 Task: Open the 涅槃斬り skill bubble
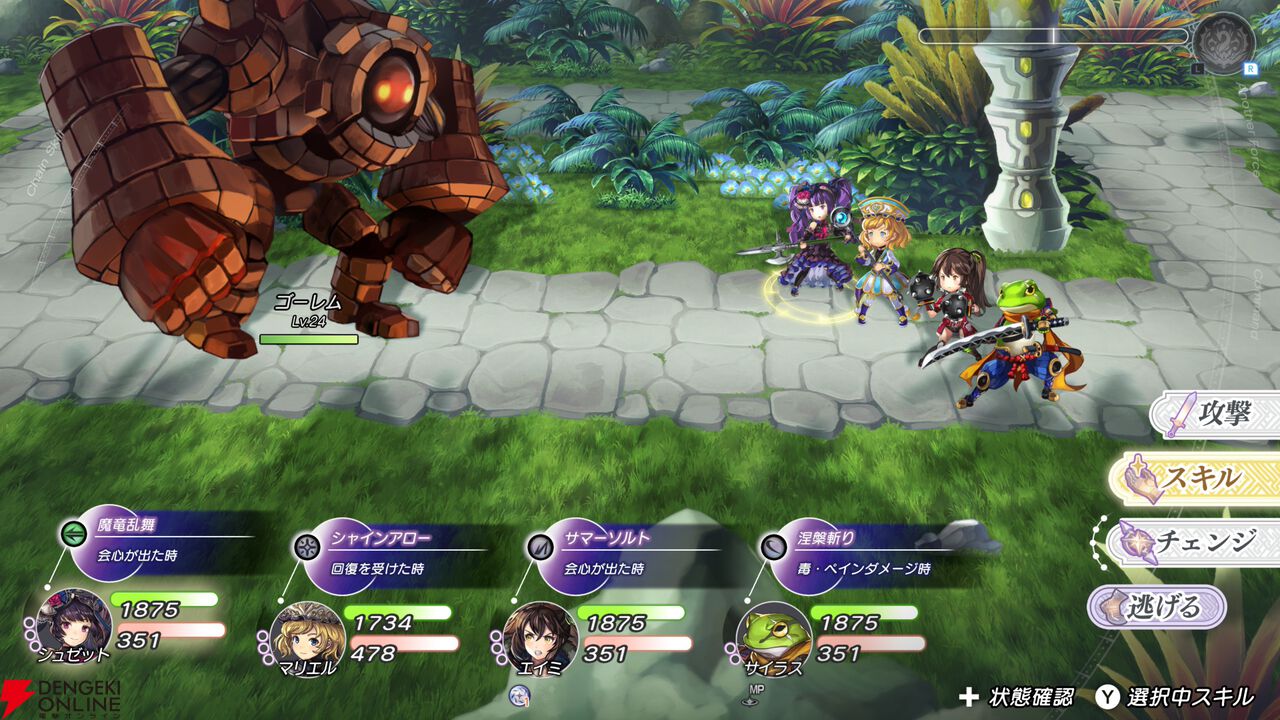pos(833,552)
